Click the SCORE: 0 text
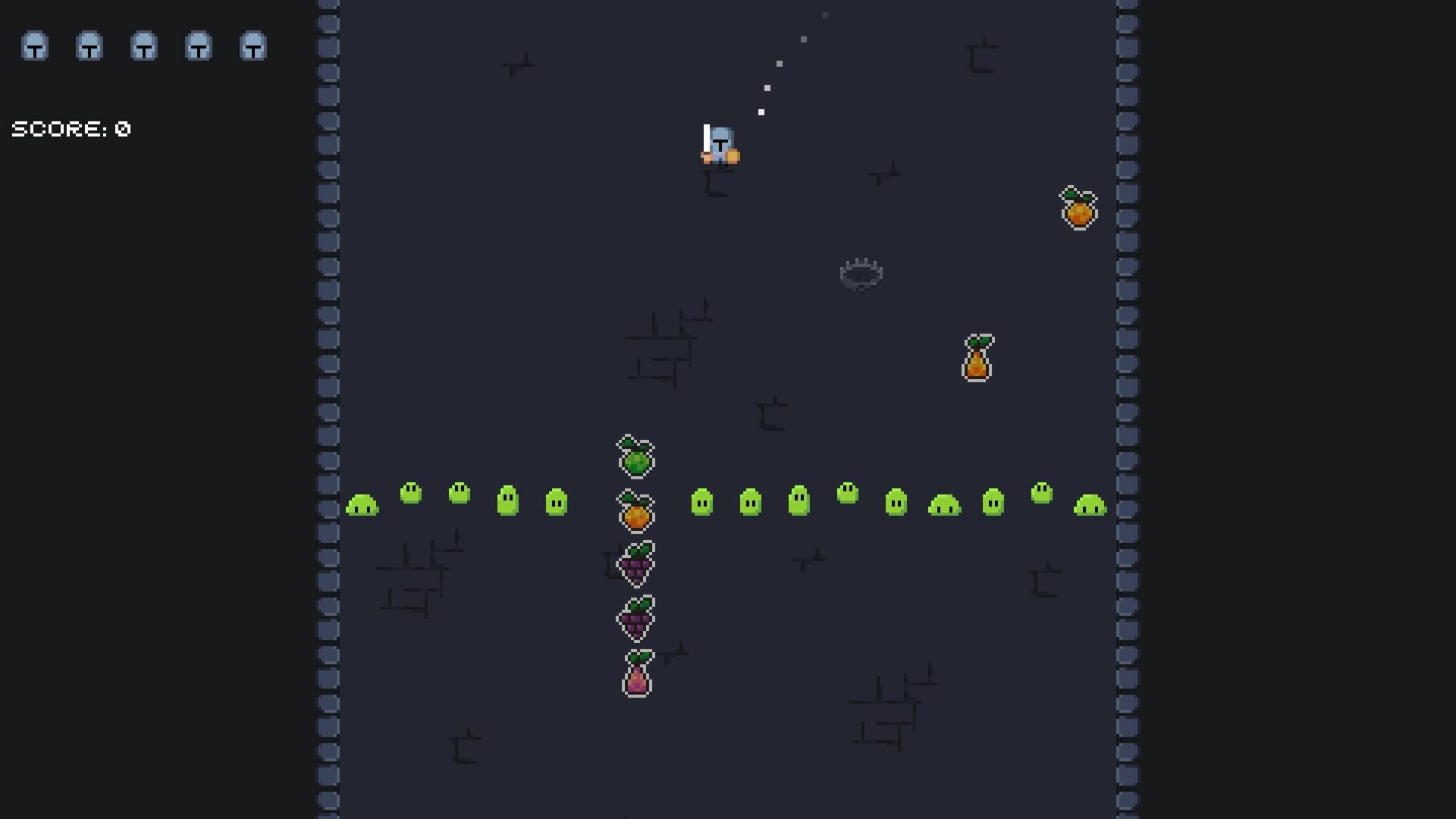 [70, 128]
